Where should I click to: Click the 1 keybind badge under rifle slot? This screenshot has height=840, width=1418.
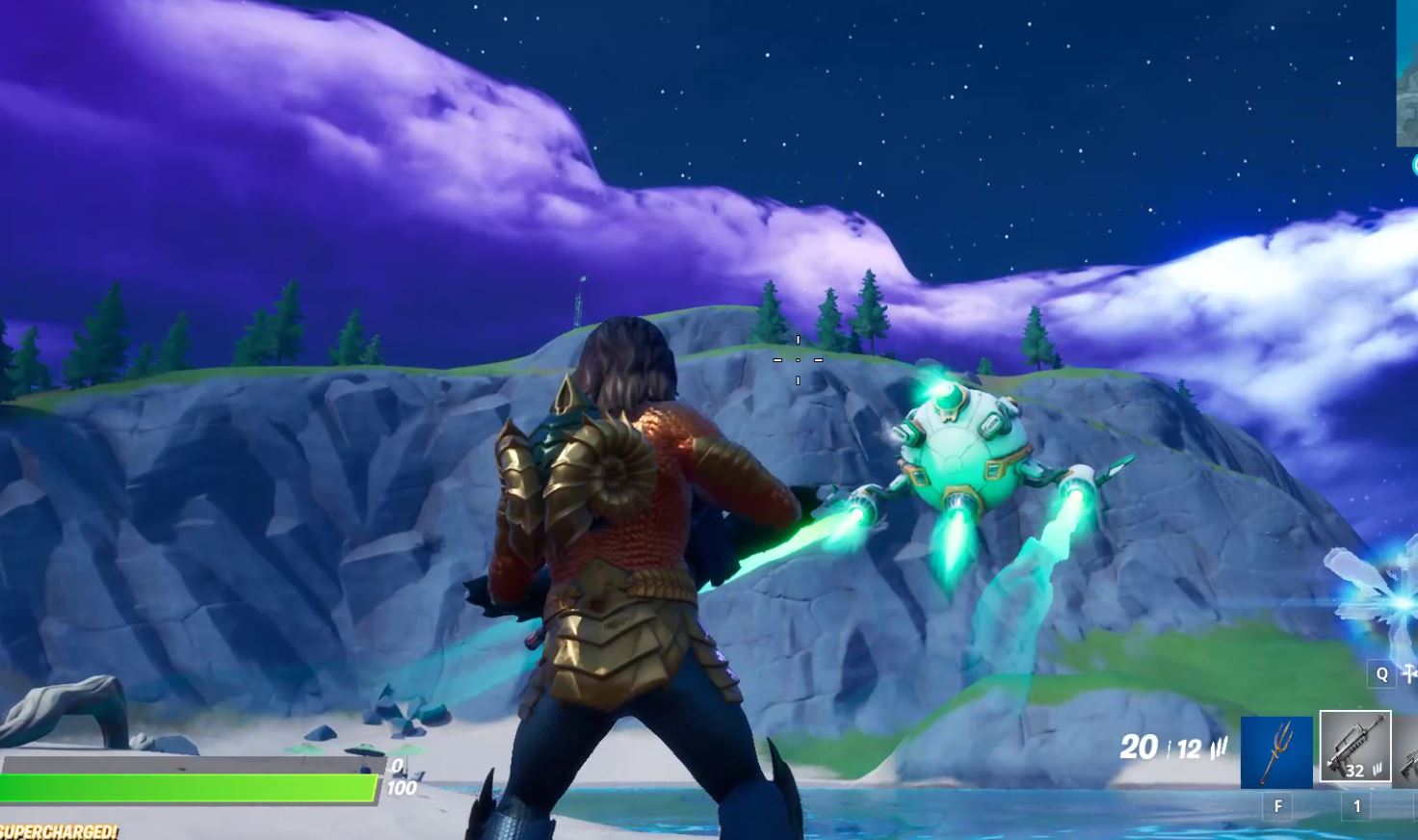[1356, 805]
